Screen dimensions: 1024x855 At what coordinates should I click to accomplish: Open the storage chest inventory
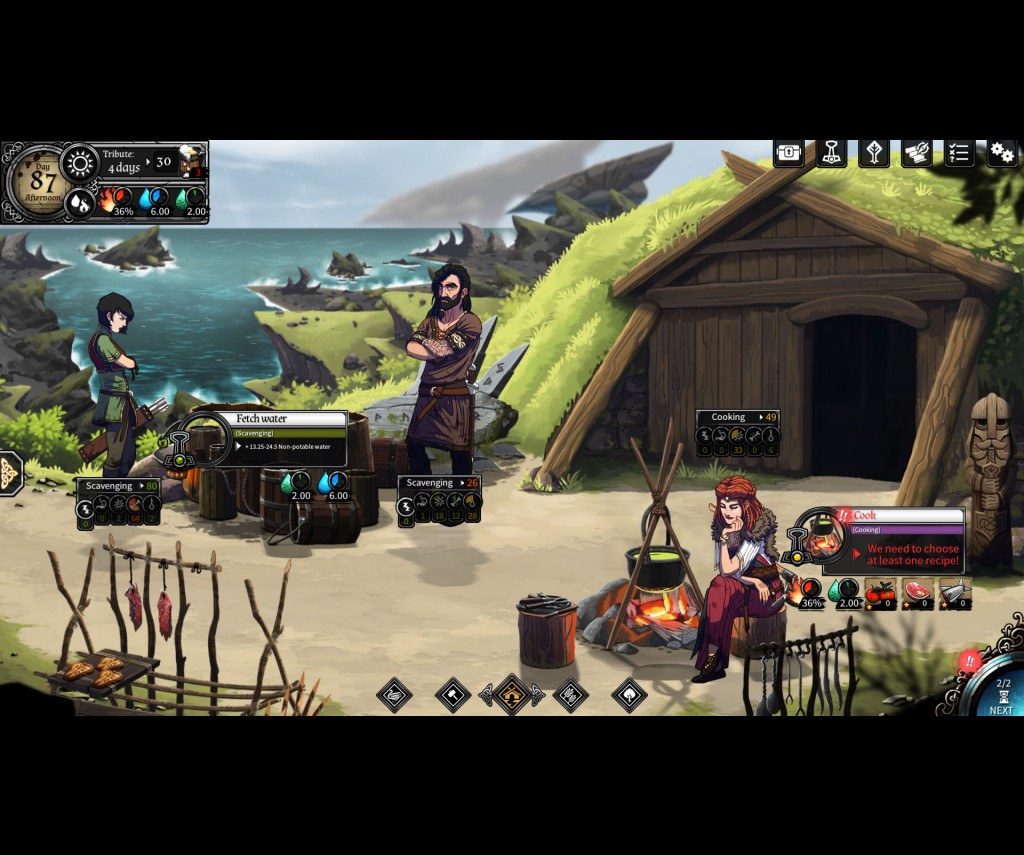pos(789,153)
